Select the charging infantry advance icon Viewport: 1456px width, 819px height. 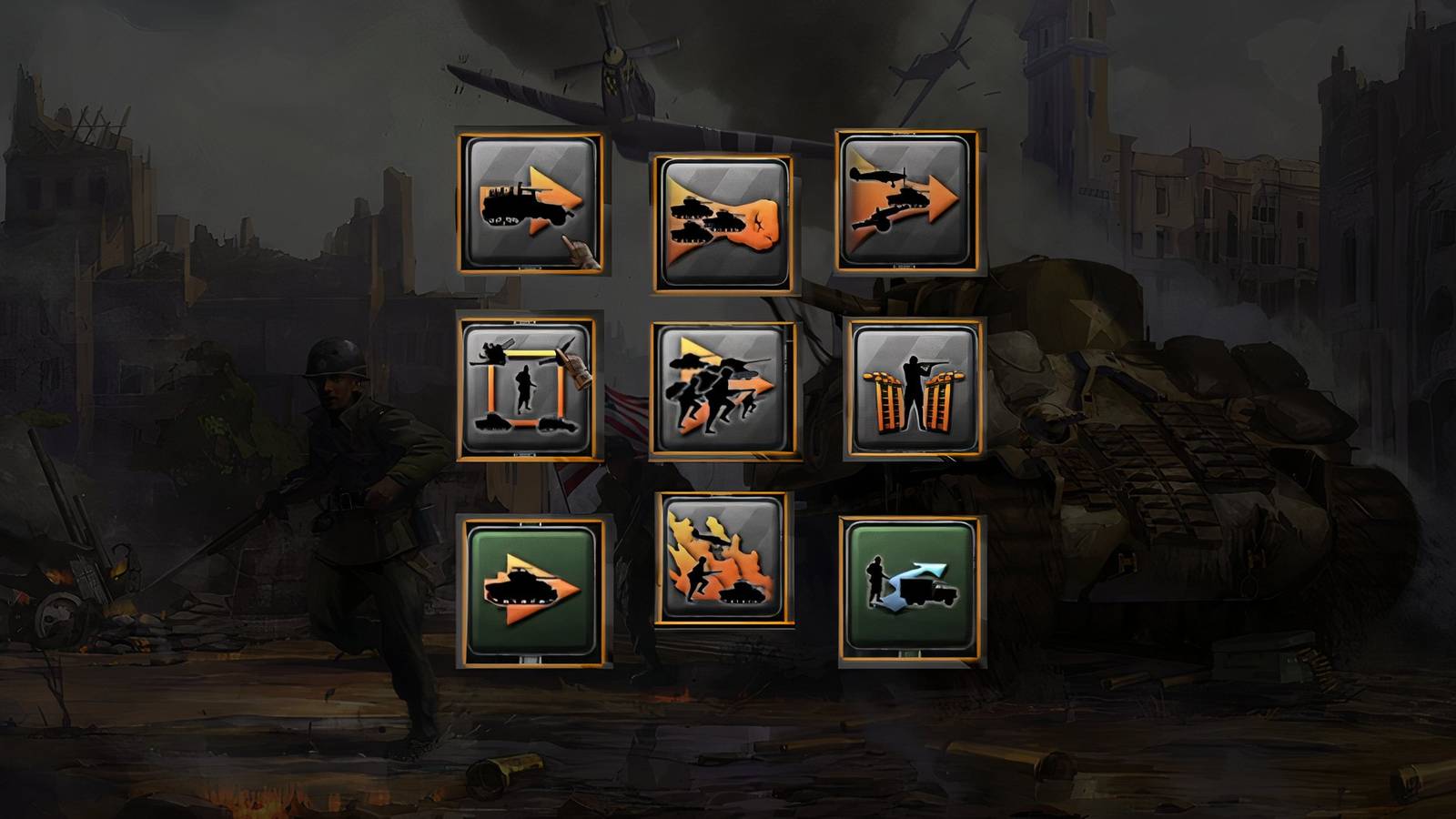[723, 391]
